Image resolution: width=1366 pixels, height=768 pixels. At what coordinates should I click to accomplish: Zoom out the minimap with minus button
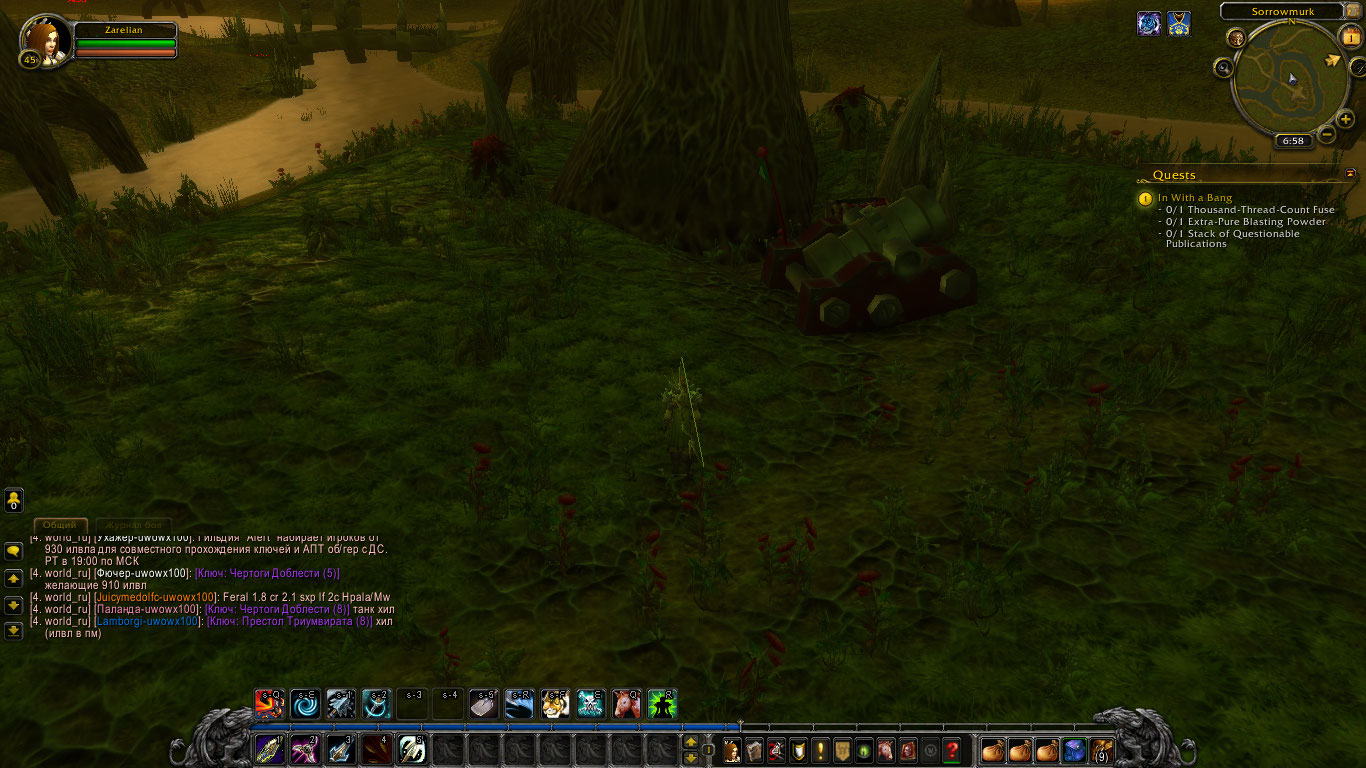click(1327, 133)
